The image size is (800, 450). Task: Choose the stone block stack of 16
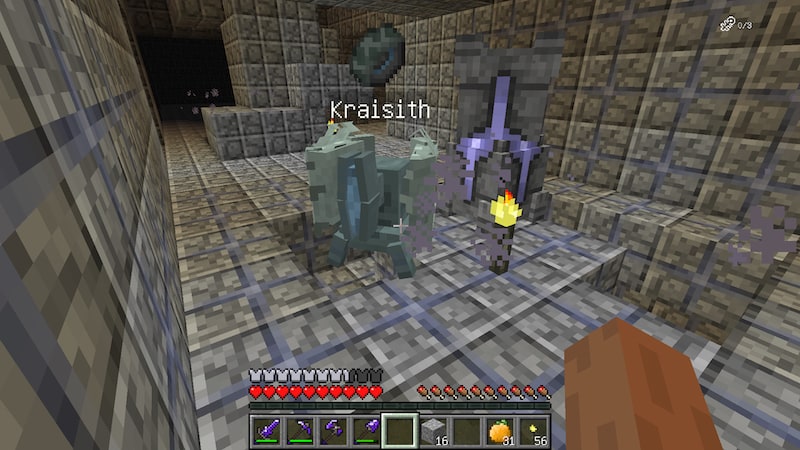click(x=432, y=430)
